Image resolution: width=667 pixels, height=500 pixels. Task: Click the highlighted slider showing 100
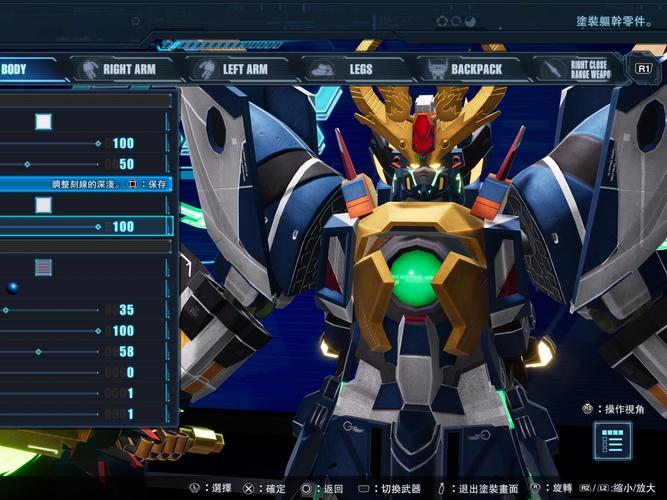97,227
